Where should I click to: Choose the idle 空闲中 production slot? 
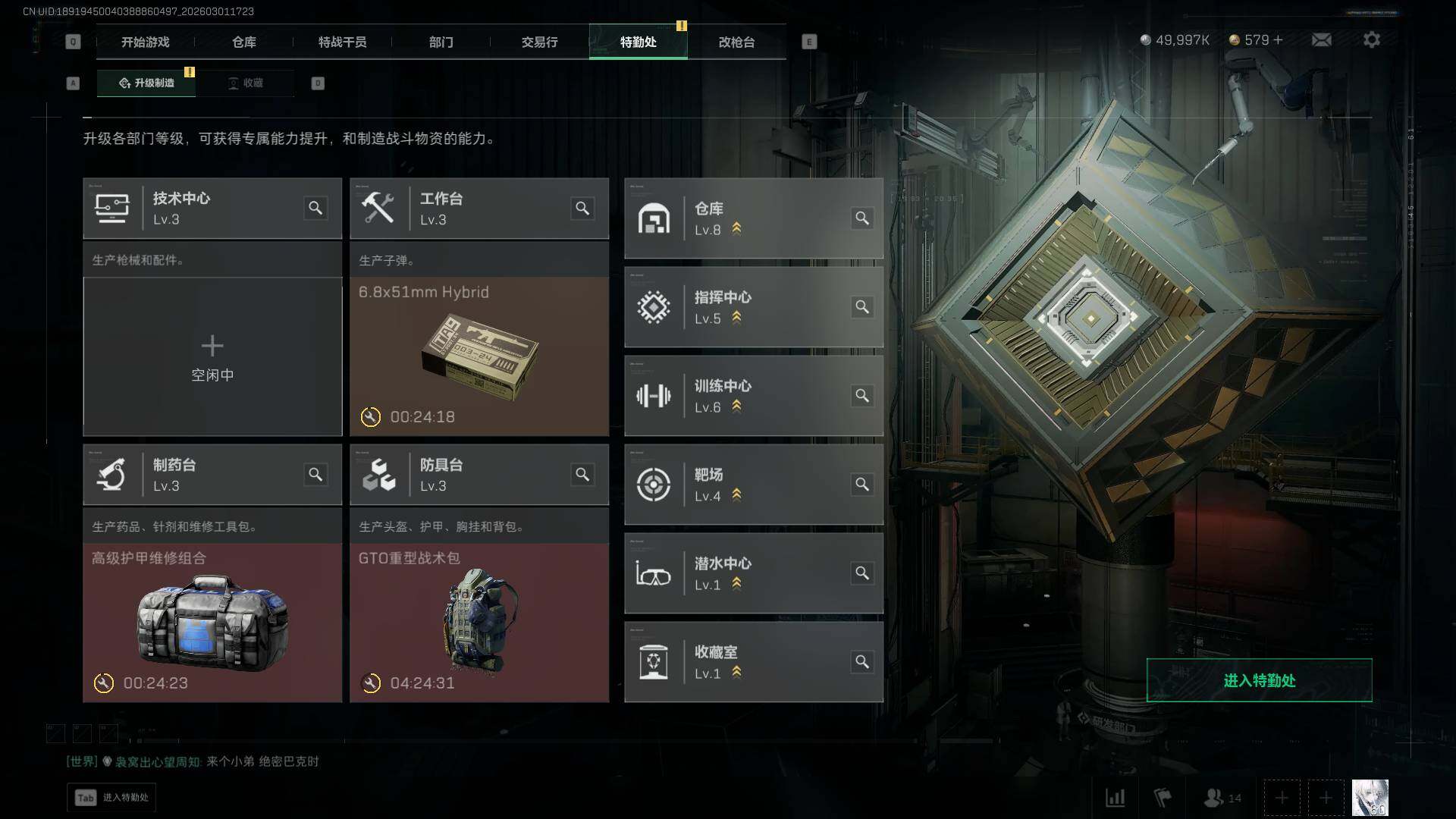click(x=212, y=356)
